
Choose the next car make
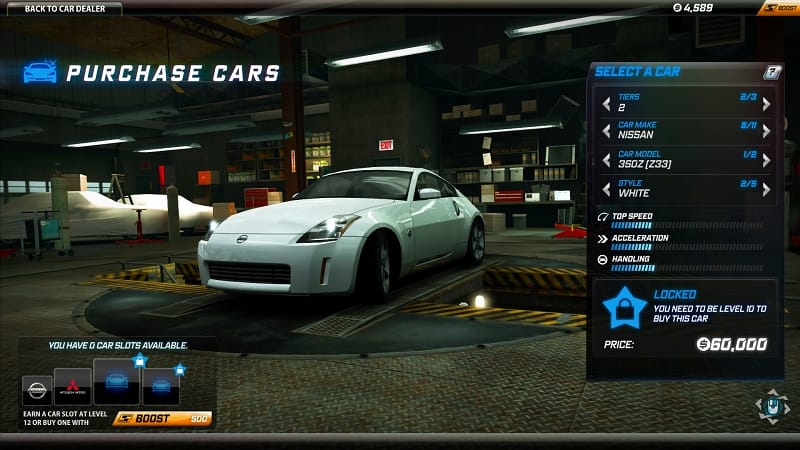pyautogui.click(x=766, y=131)
